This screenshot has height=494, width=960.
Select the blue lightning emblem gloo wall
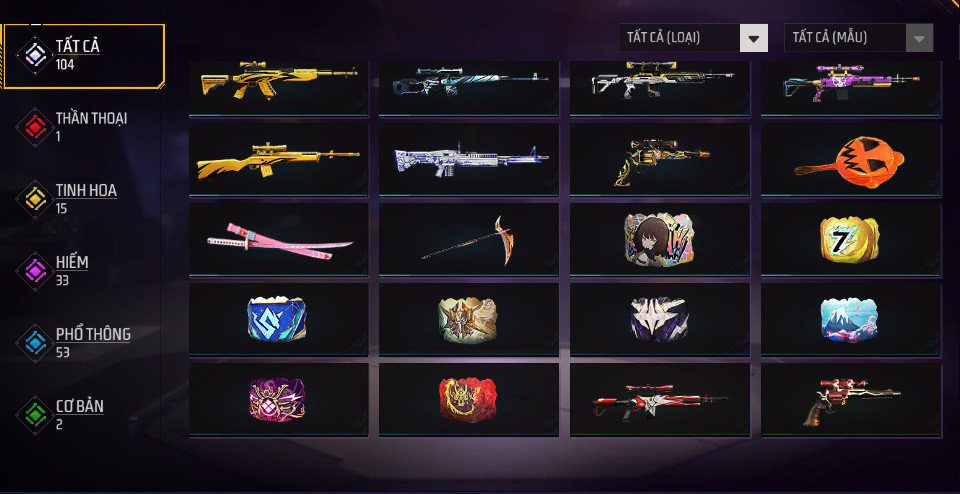click(x=278, y=318)
